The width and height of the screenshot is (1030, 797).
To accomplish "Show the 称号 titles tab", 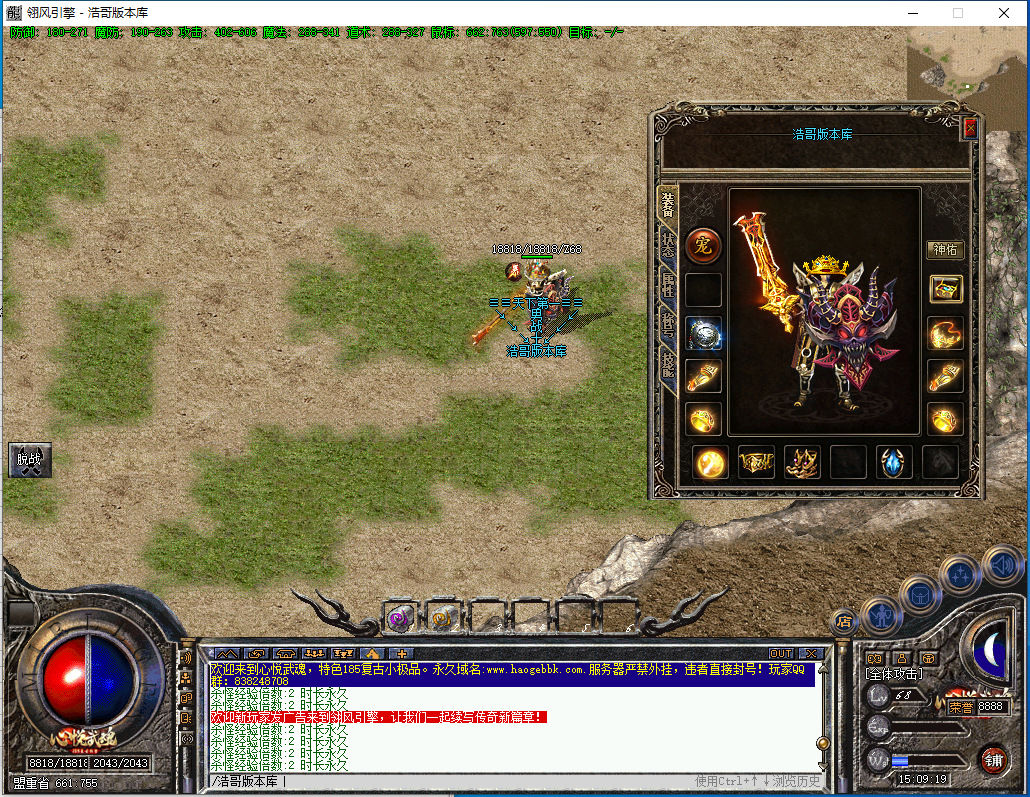I will (667, 325).
